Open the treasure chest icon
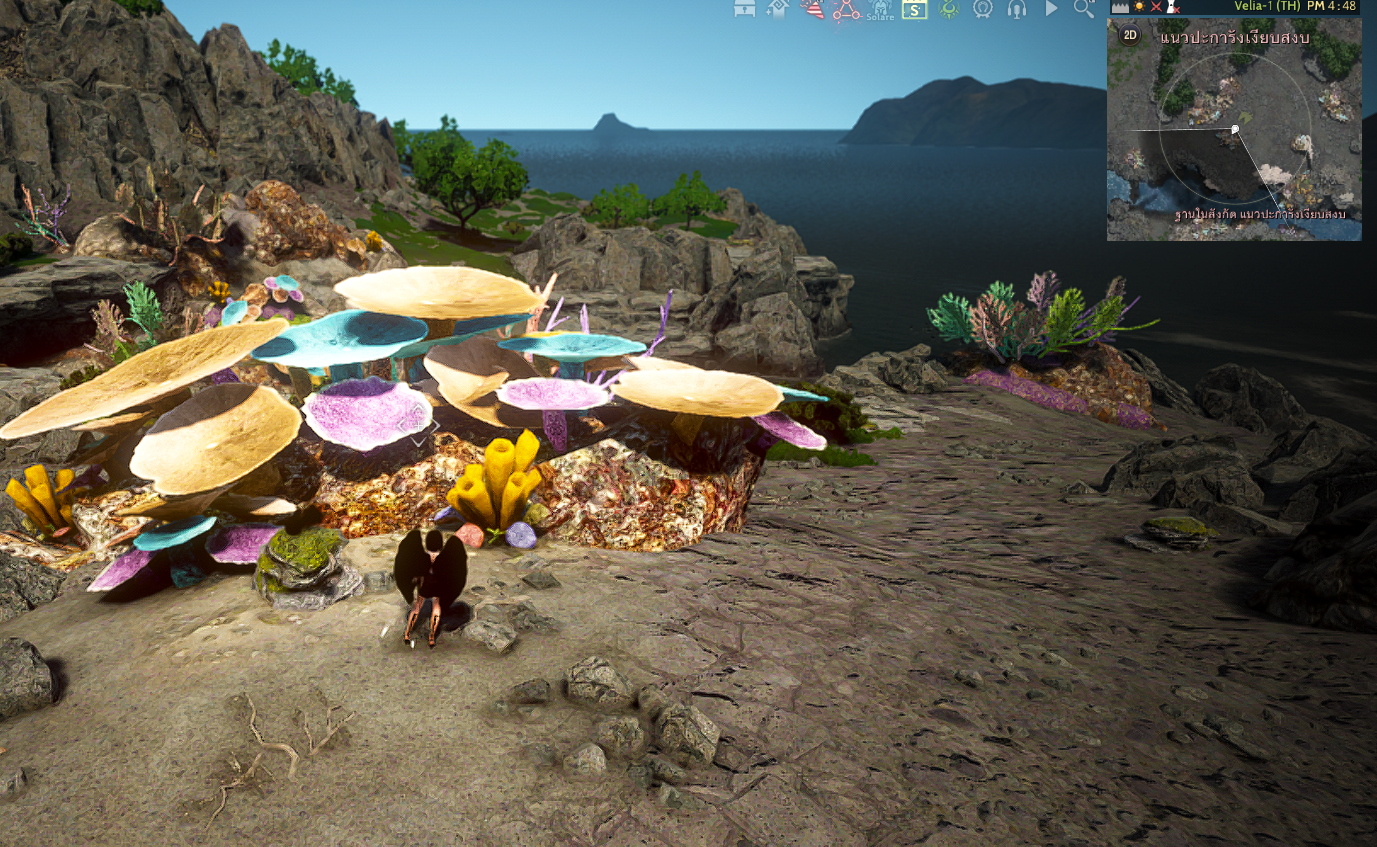The image size is (1377, 847). [x=744, y=9]
